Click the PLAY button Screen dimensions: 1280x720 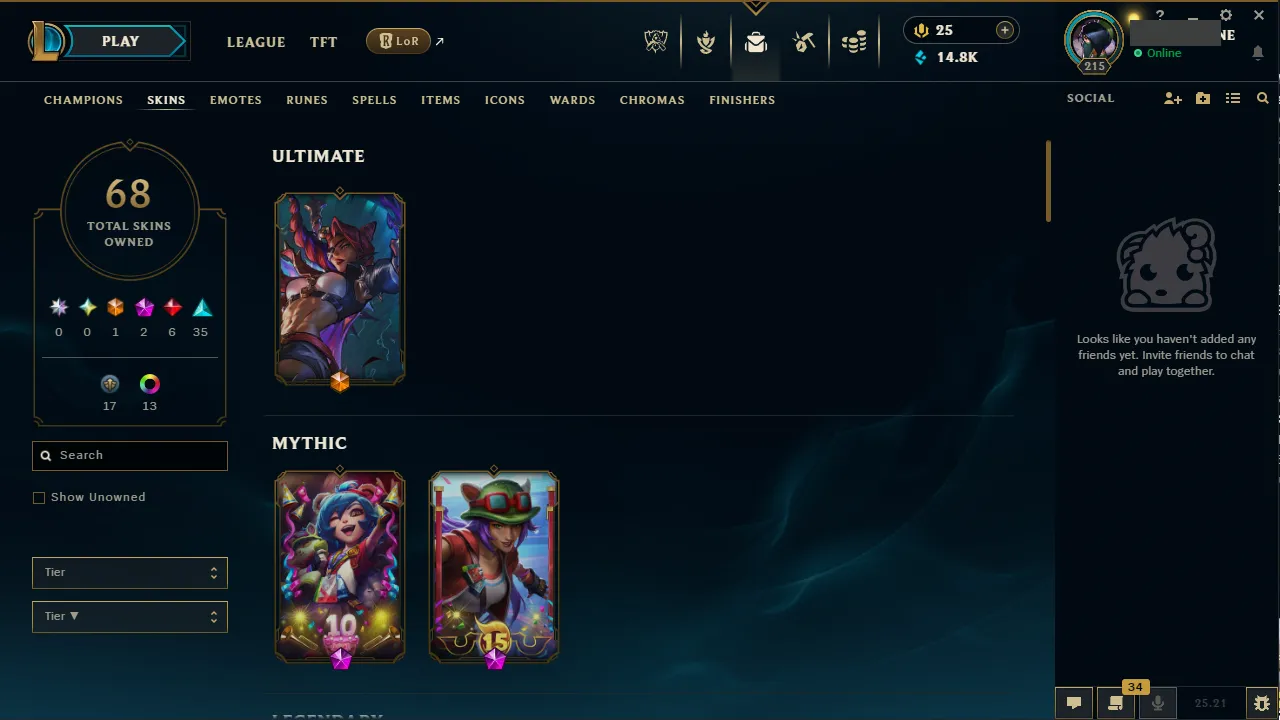pos(120,41)
